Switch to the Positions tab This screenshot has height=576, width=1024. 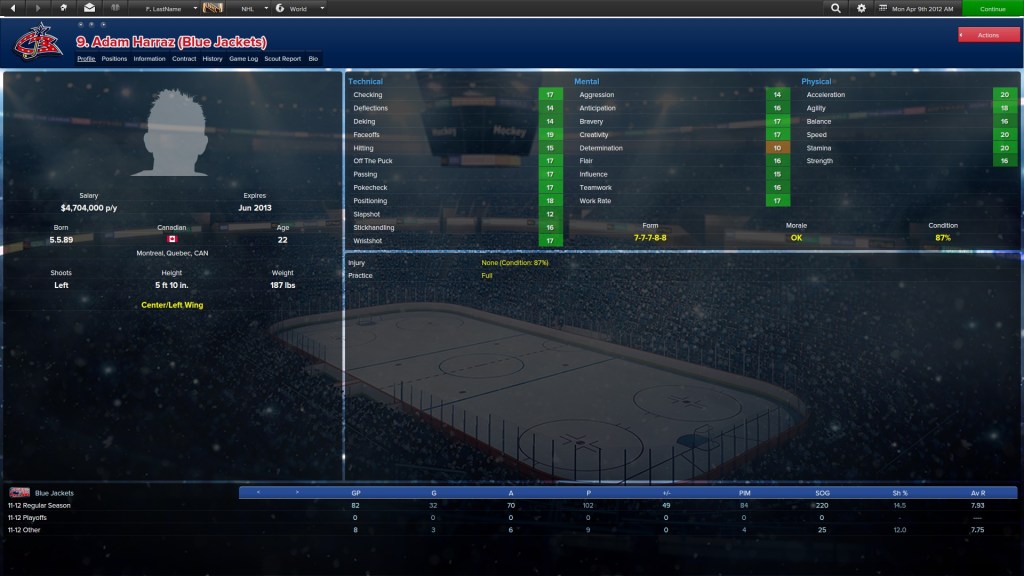pos(114,59)
